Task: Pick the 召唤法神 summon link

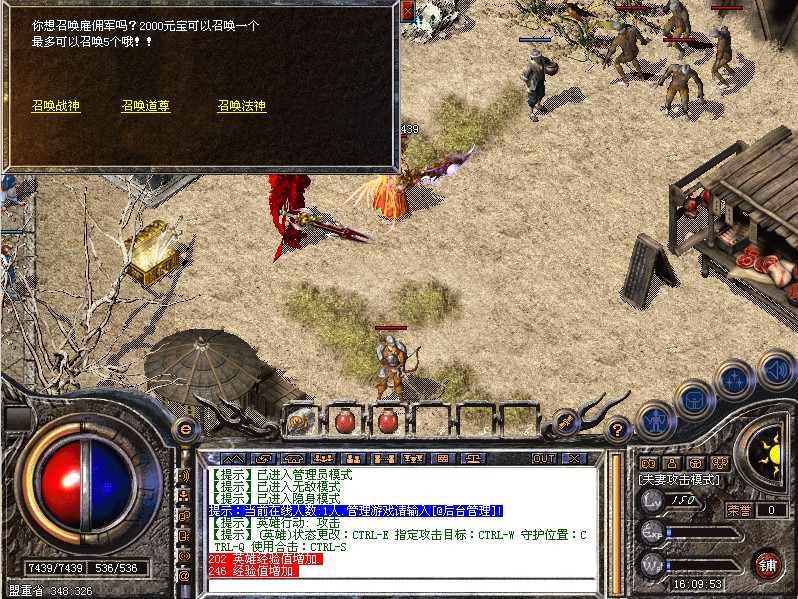Action: pyautogui.click(x=242, y=105)
